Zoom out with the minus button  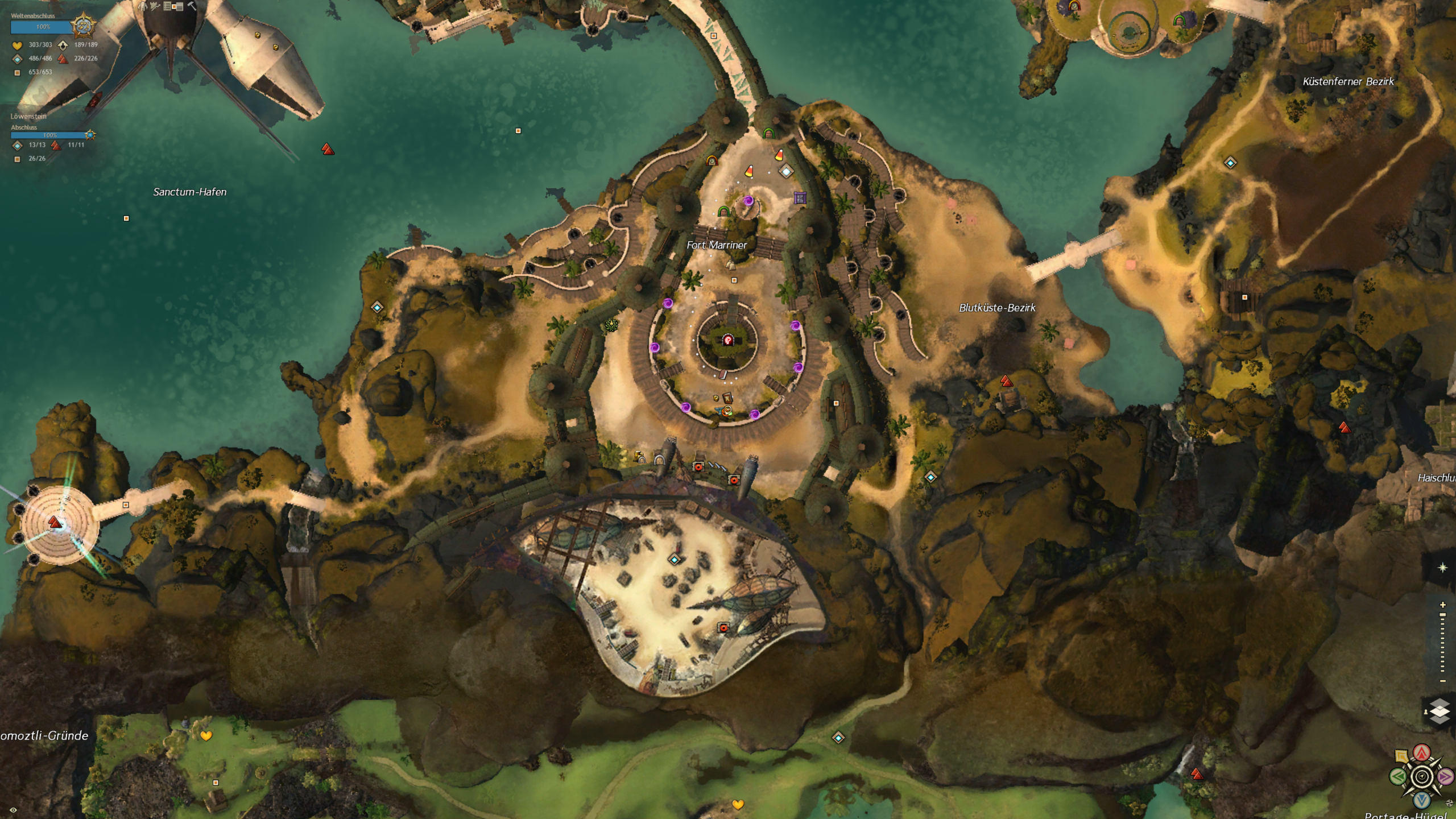[x=1442, y=681]
